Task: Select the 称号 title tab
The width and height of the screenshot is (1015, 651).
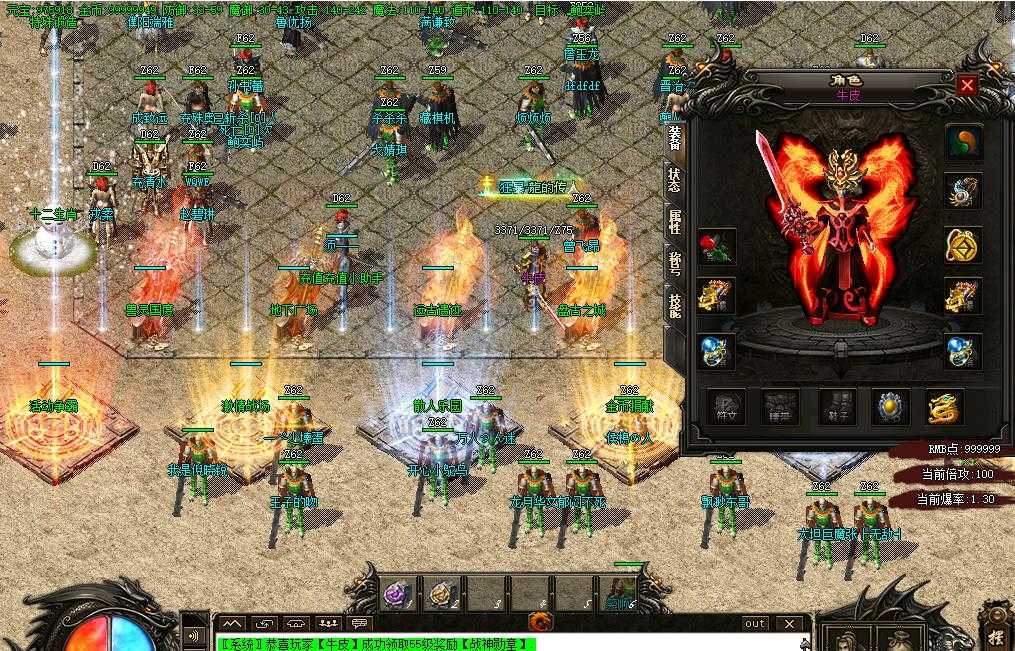Action: coord(675,263)
